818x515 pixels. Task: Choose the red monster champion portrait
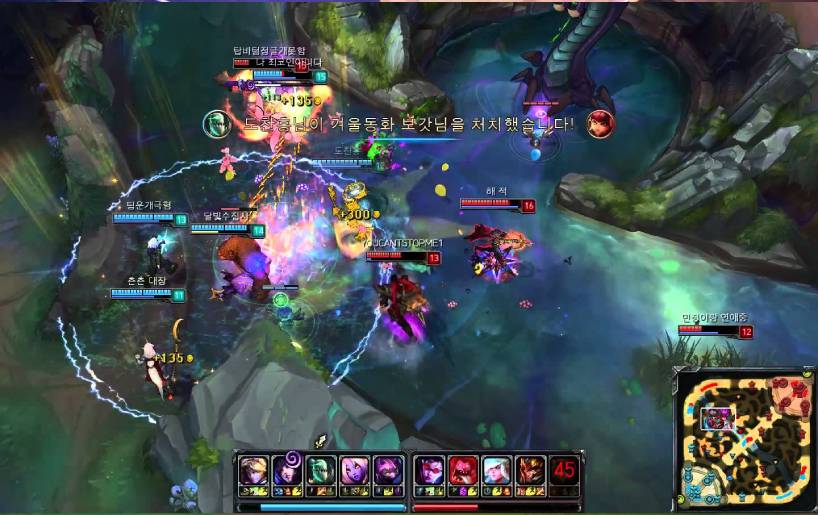[463, 470]
